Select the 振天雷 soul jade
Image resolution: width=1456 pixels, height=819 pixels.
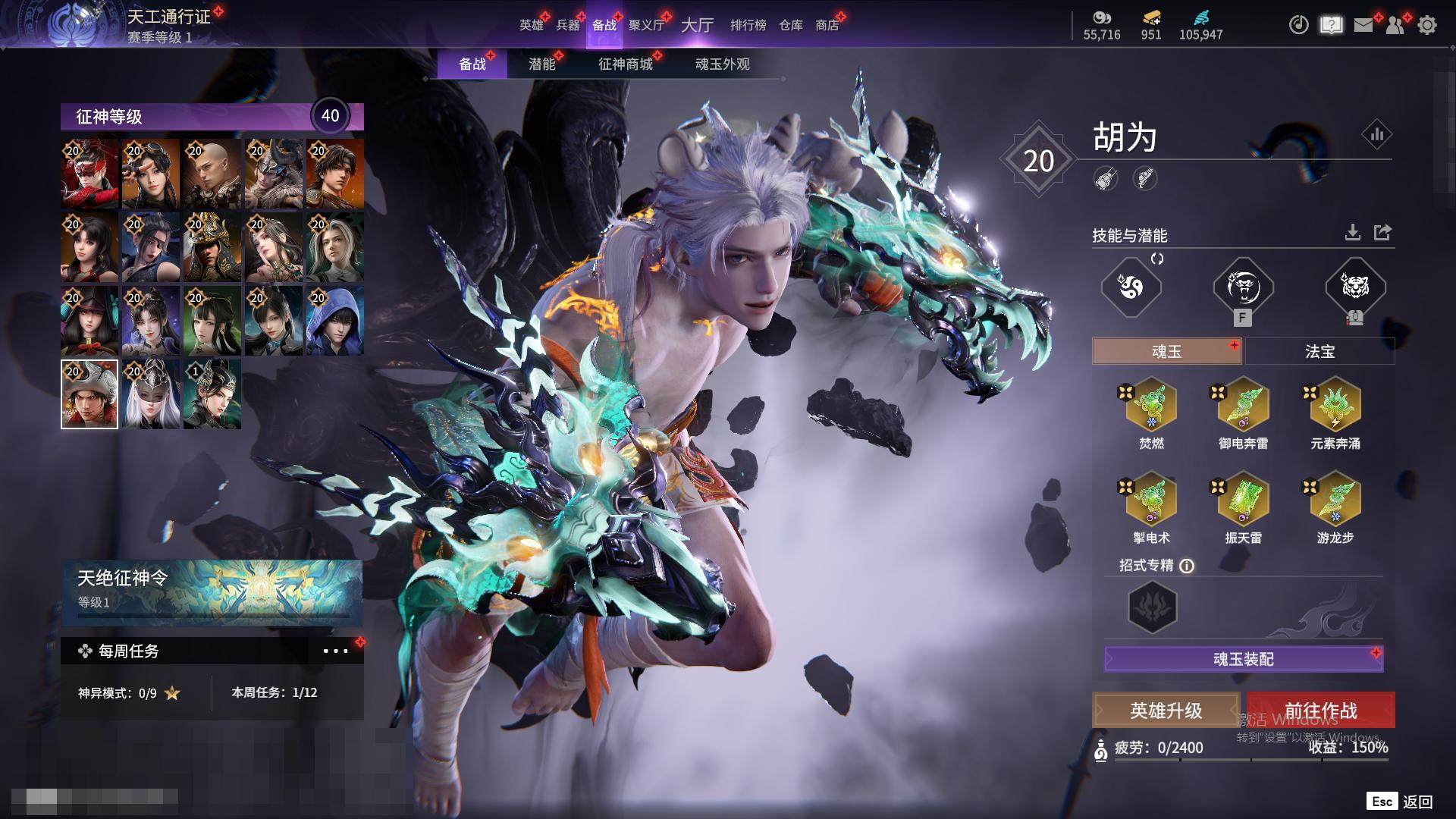(x=1243, y=500)
